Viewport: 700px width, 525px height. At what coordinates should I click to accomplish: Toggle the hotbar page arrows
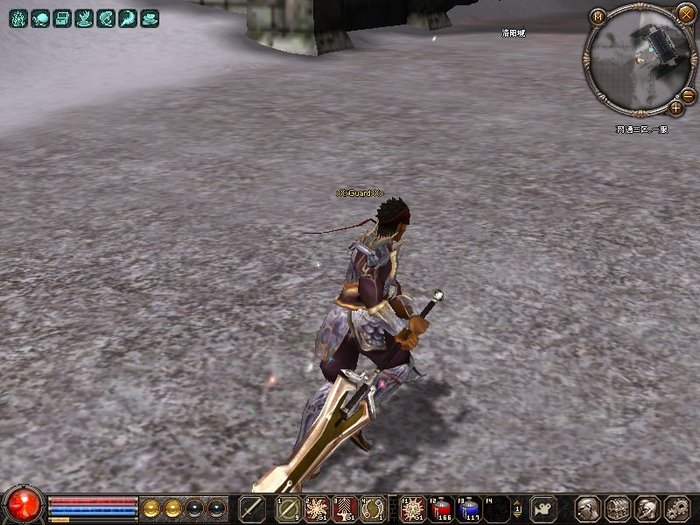[518, 508]
